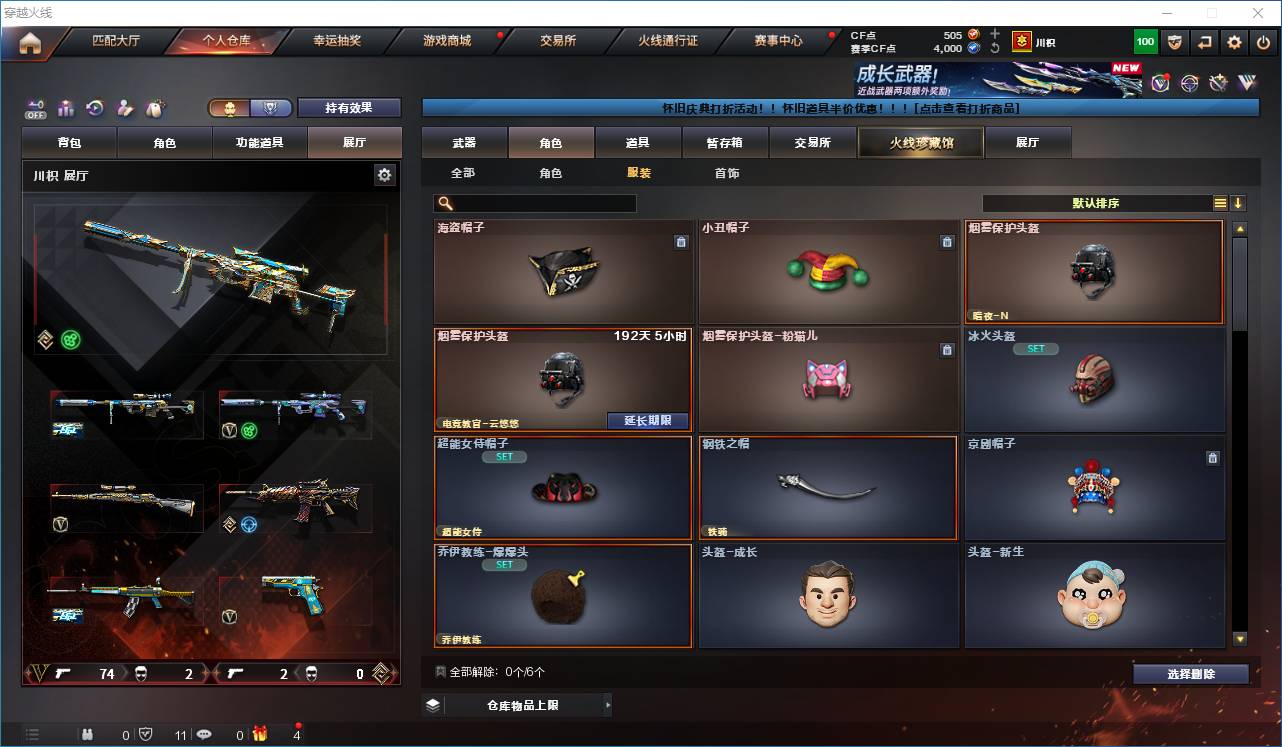1282x747 pixels.
Task: Type in the item search field
Action: 540,203
